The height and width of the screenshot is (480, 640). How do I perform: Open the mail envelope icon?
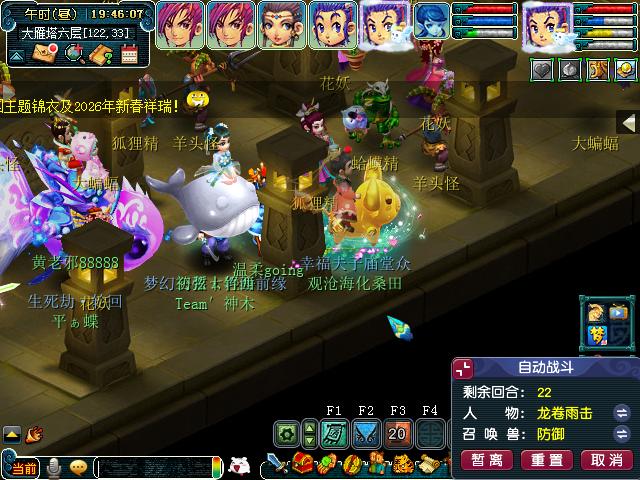[44, 54]
